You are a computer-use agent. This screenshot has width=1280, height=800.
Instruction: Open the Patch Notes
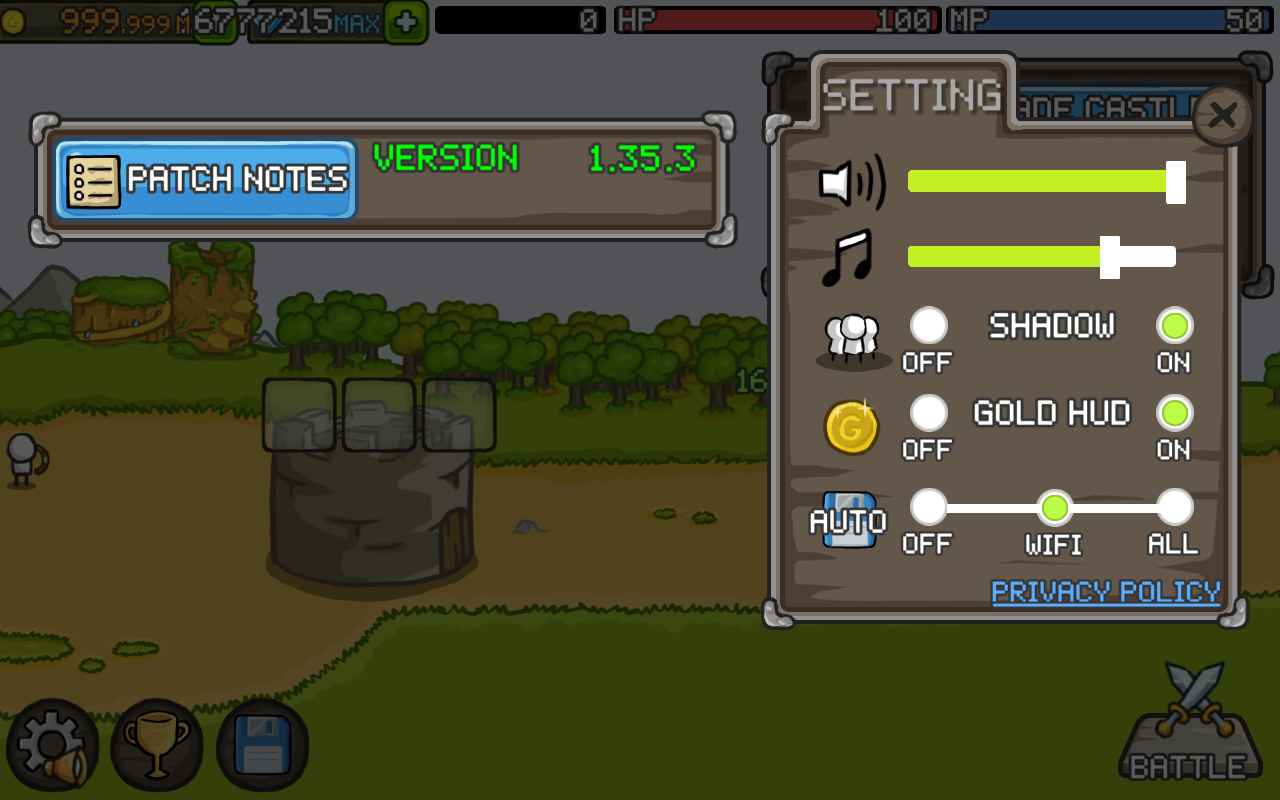[206, 179]
